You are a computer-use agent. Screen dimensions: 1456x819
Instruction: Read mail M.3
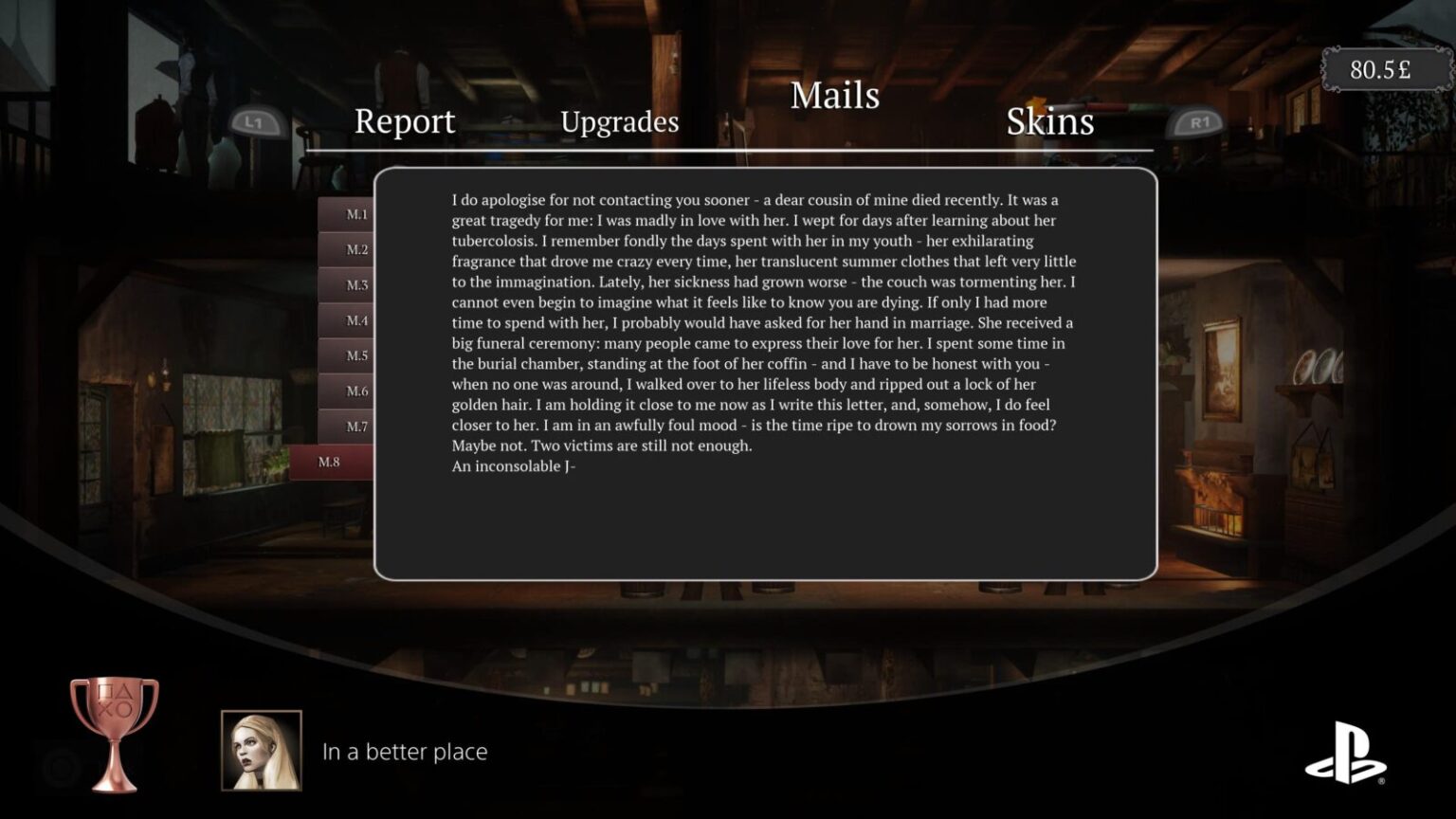coord(355,285)
